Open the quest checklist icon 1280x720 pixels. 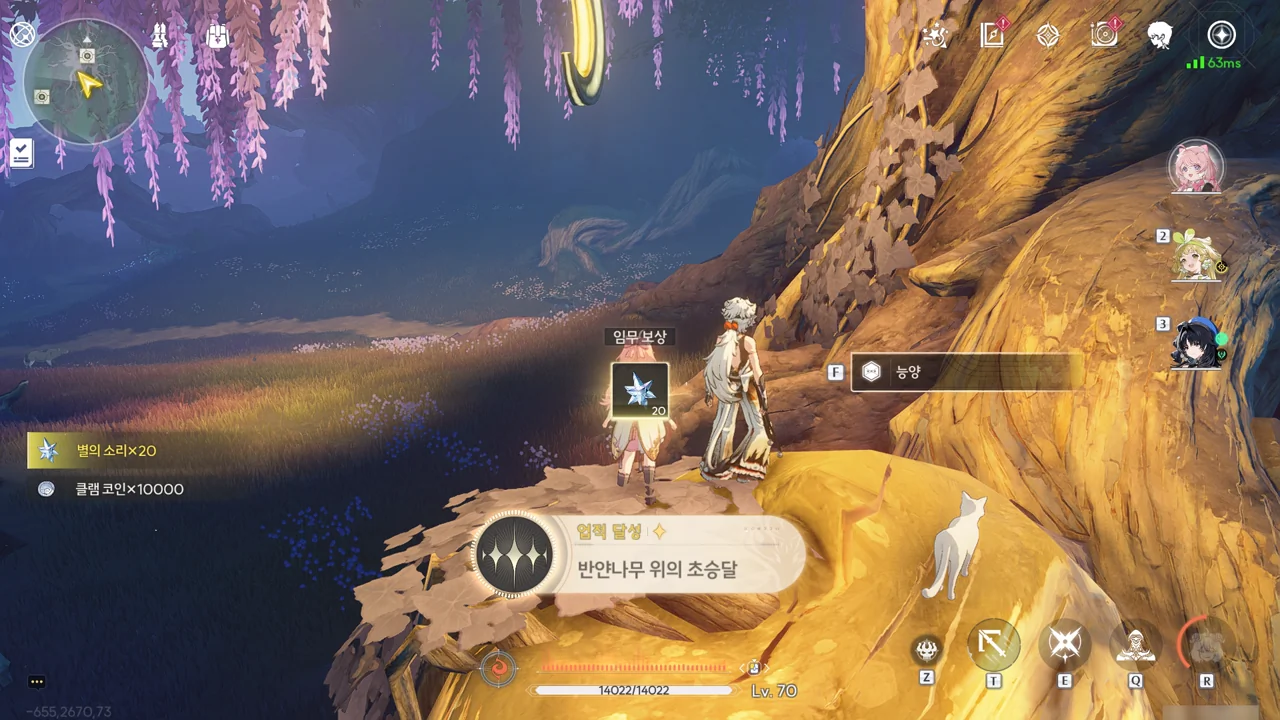point(21,153)
